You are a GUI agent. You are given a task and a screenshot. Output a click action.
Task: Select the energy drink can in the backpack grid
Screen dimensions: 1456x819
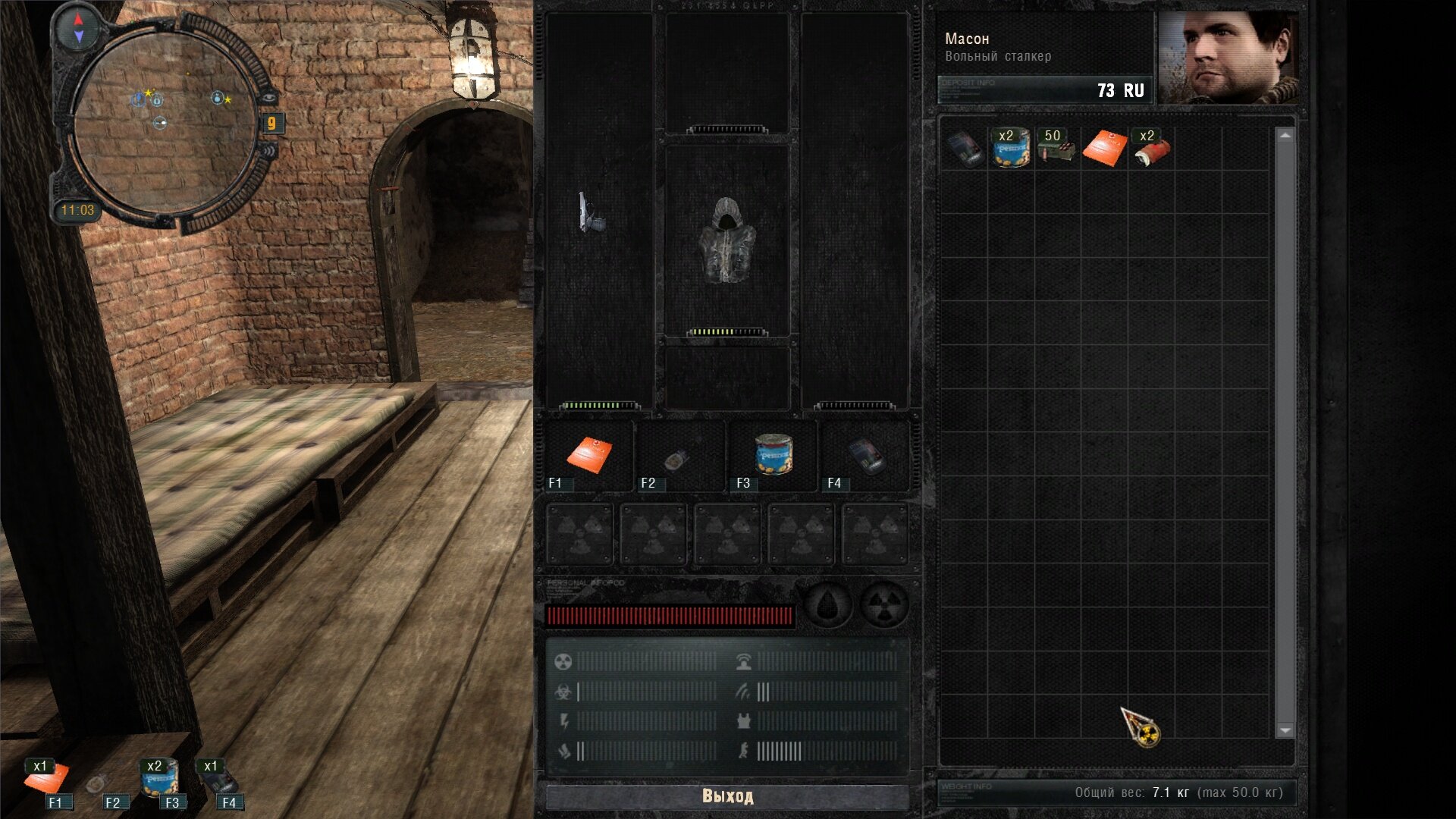(965, 147)
